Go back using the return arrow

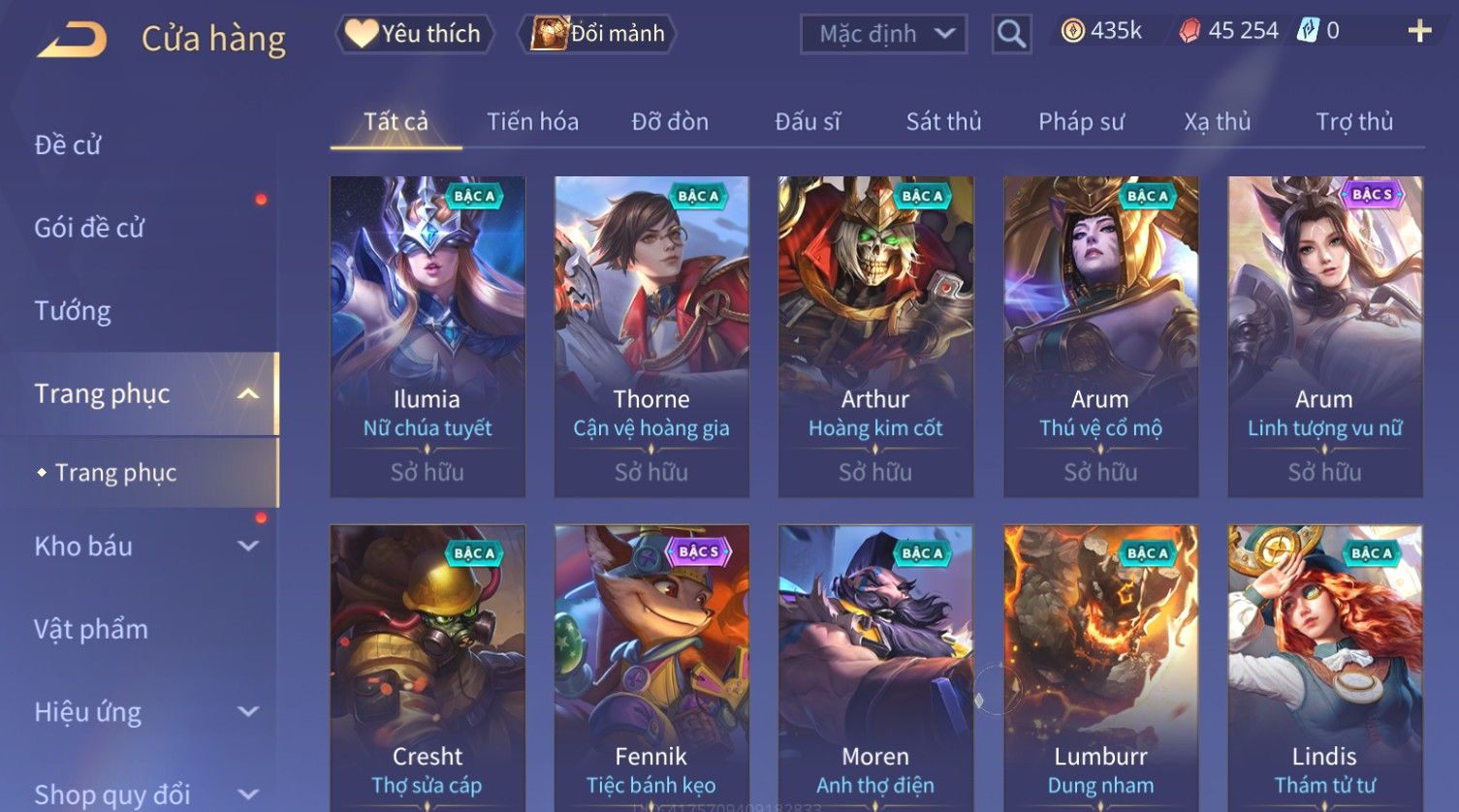pyautogui.click(x=72, y=40)
